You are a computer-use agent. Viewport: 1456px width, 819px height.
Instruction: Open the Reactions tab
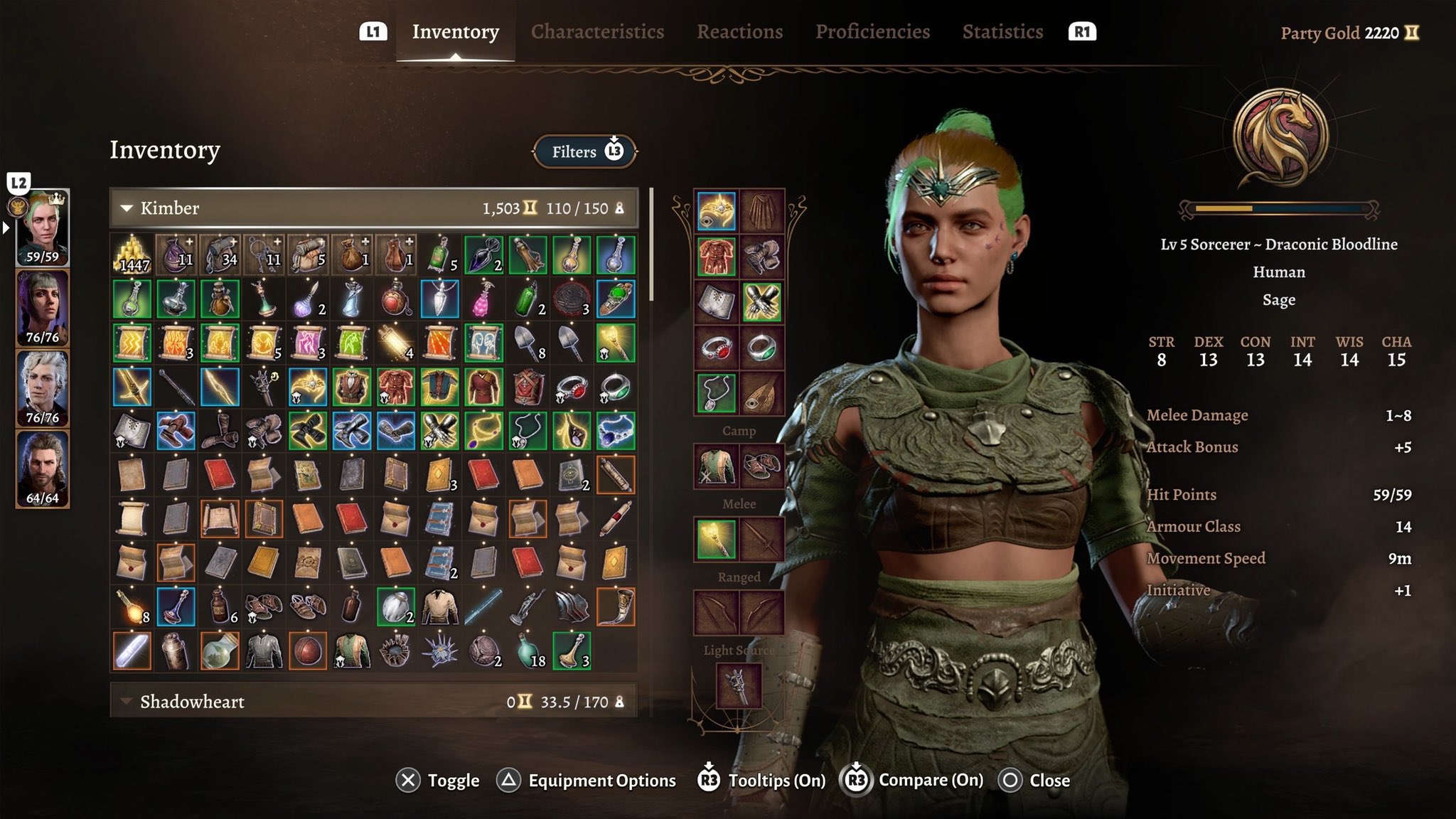point(739,32)
